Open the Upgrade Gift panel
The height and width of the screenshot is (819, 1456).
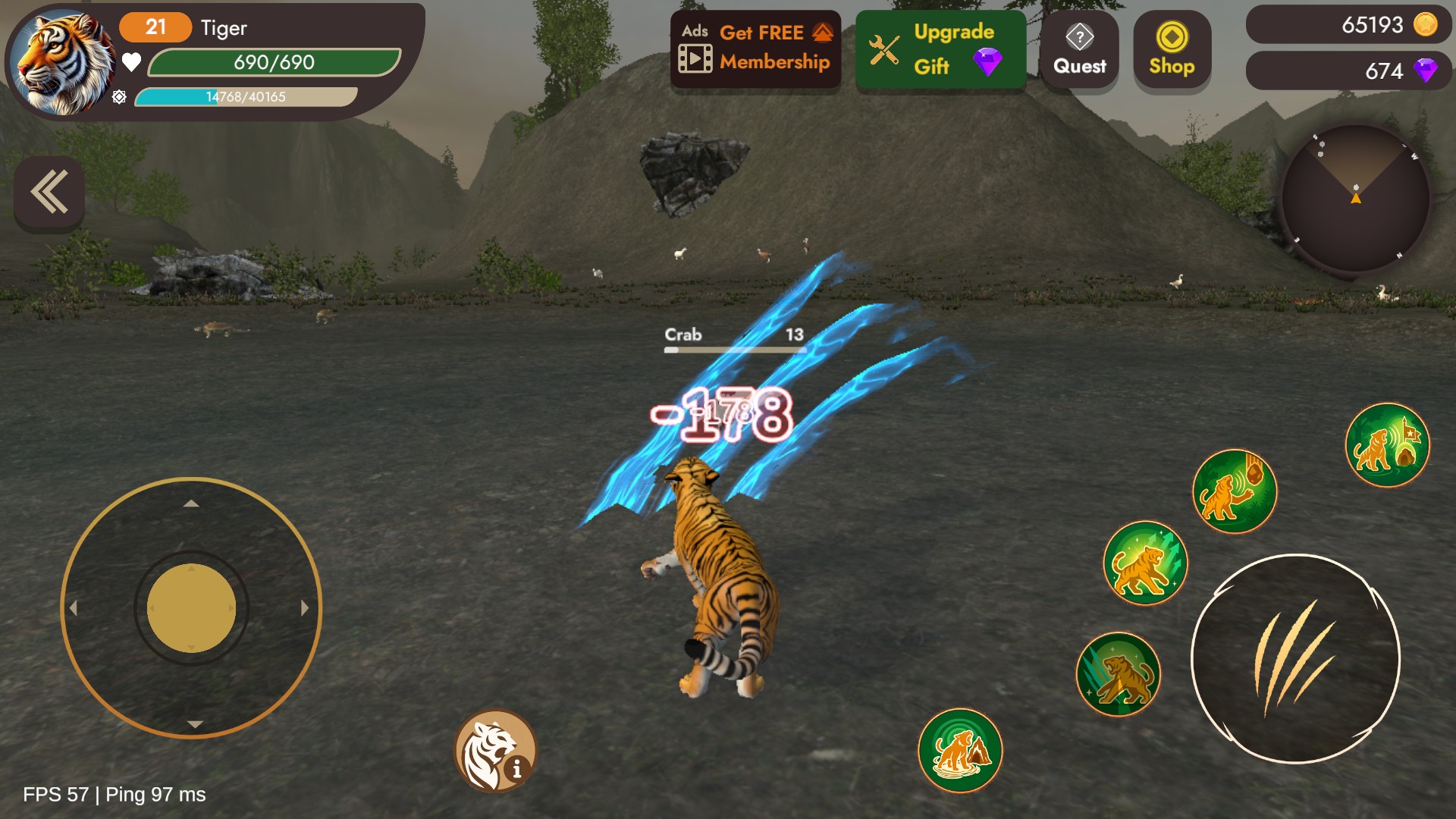(x=940, y=50)
